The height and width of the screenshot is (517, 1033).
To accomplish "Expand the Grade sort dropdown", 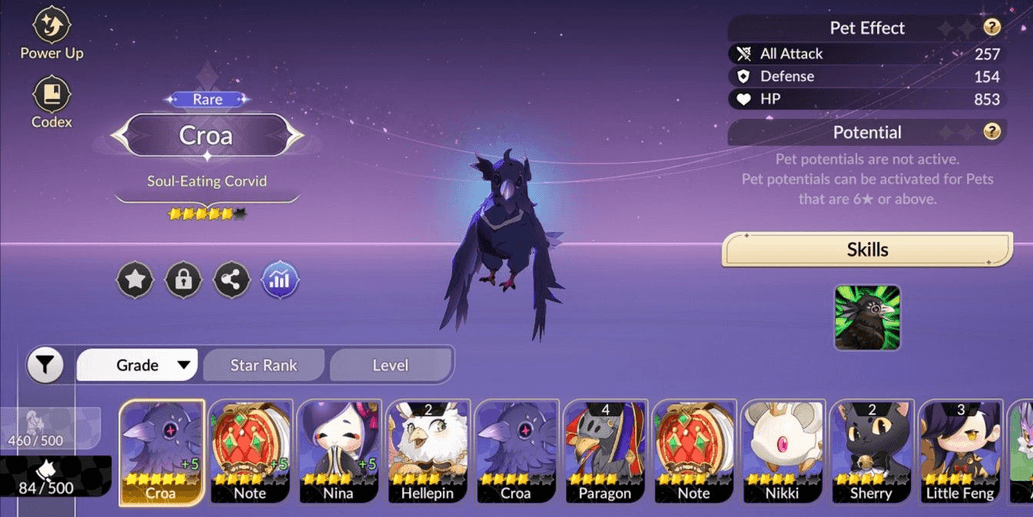I will [138, 365].
